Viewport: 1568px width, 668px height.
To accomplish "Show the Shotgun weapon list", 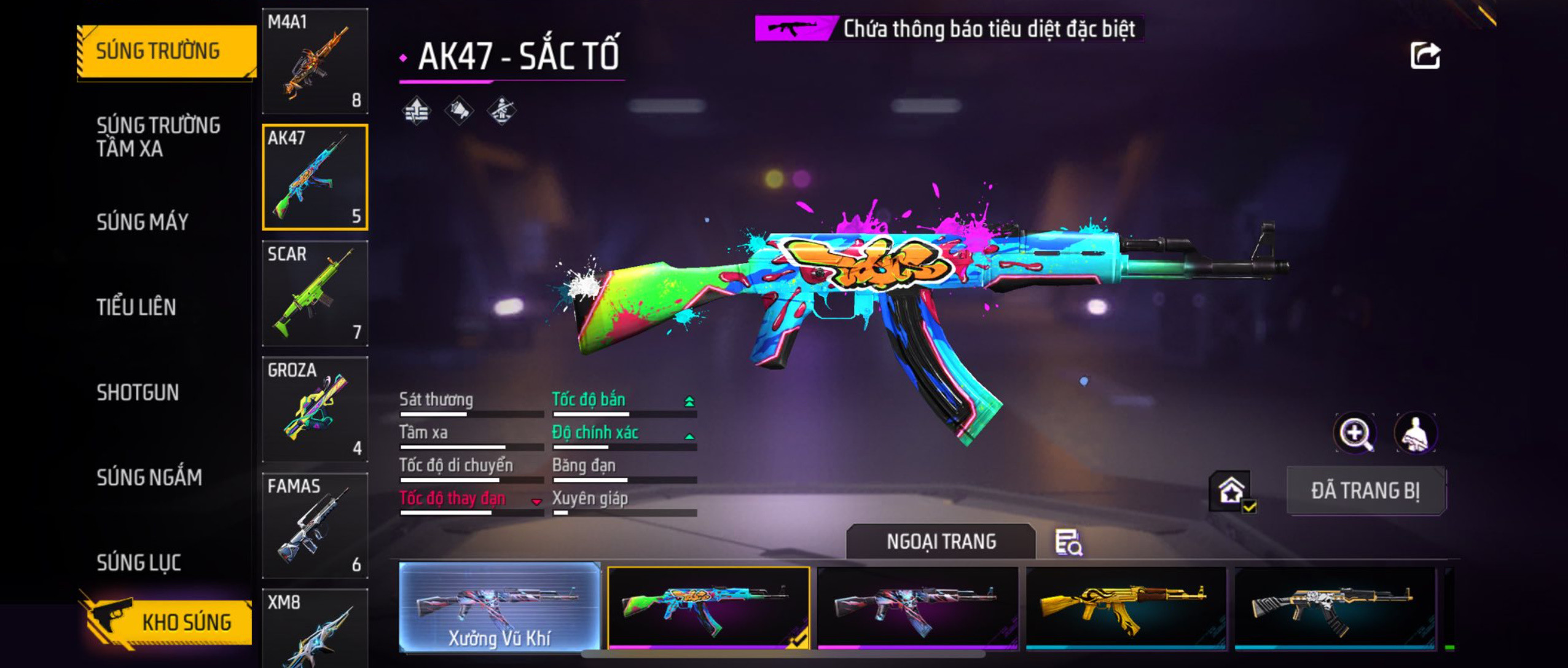I will click(x=138, y=393).
